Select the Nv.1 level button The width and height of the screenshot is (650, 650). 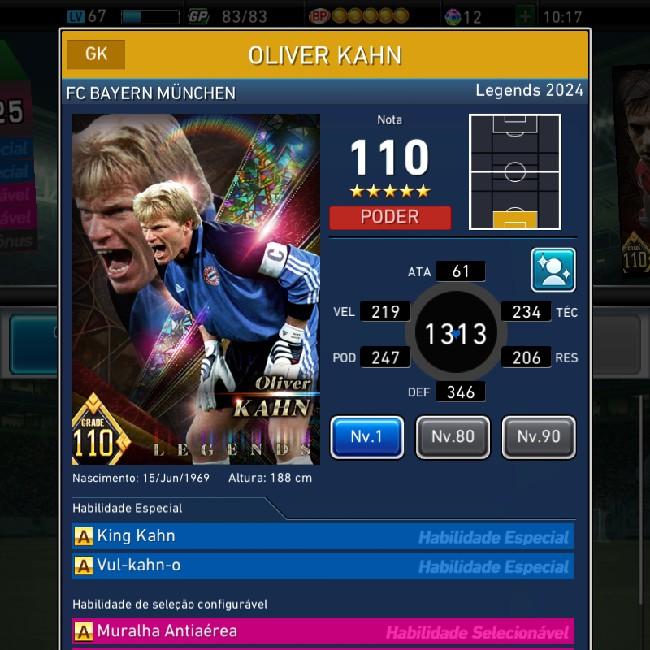[x=367, y=437]
